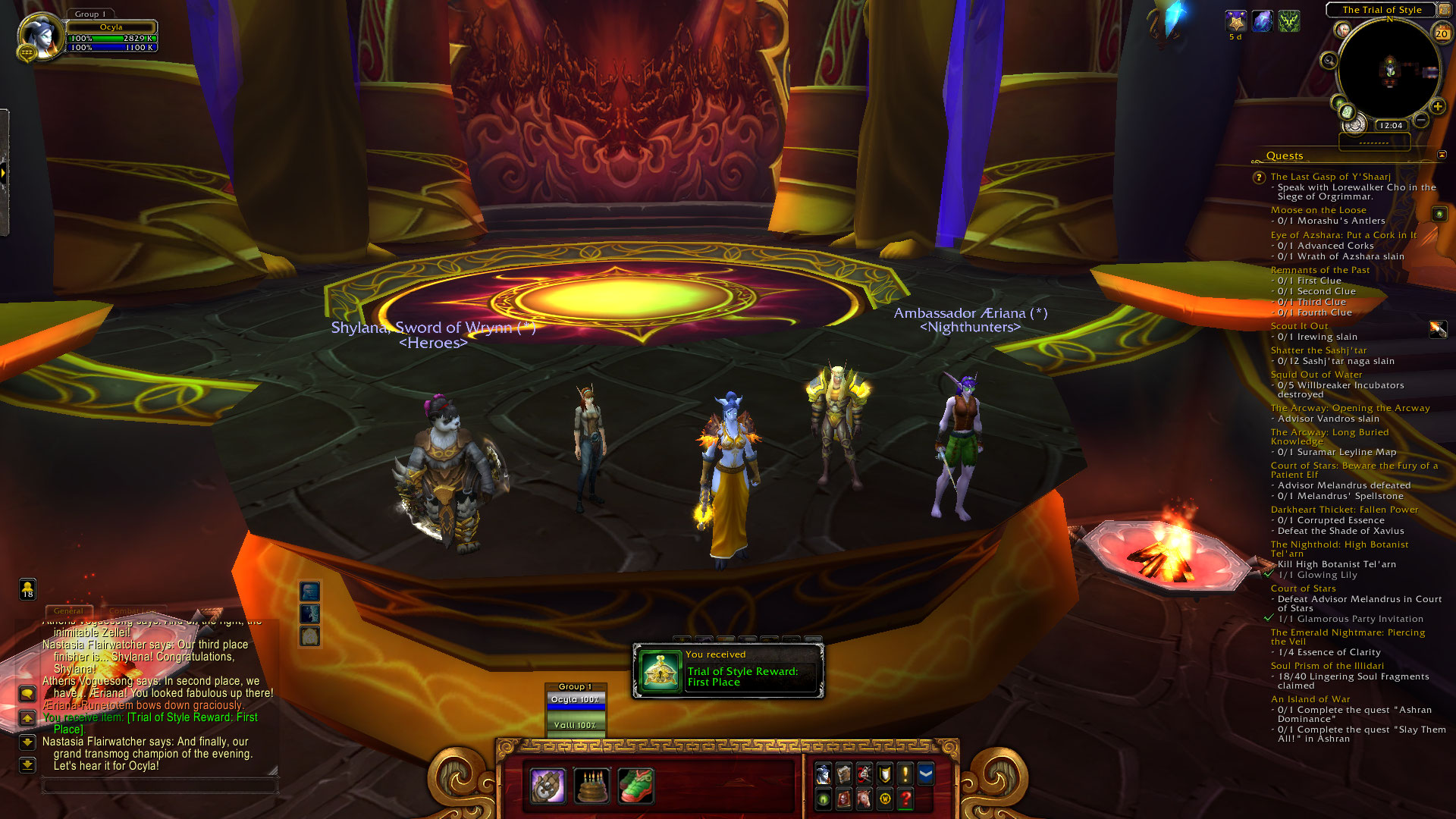The height and width of the screenshot is (819, 1456).
Task: Use the green sneaker ability
Action: 635,786
